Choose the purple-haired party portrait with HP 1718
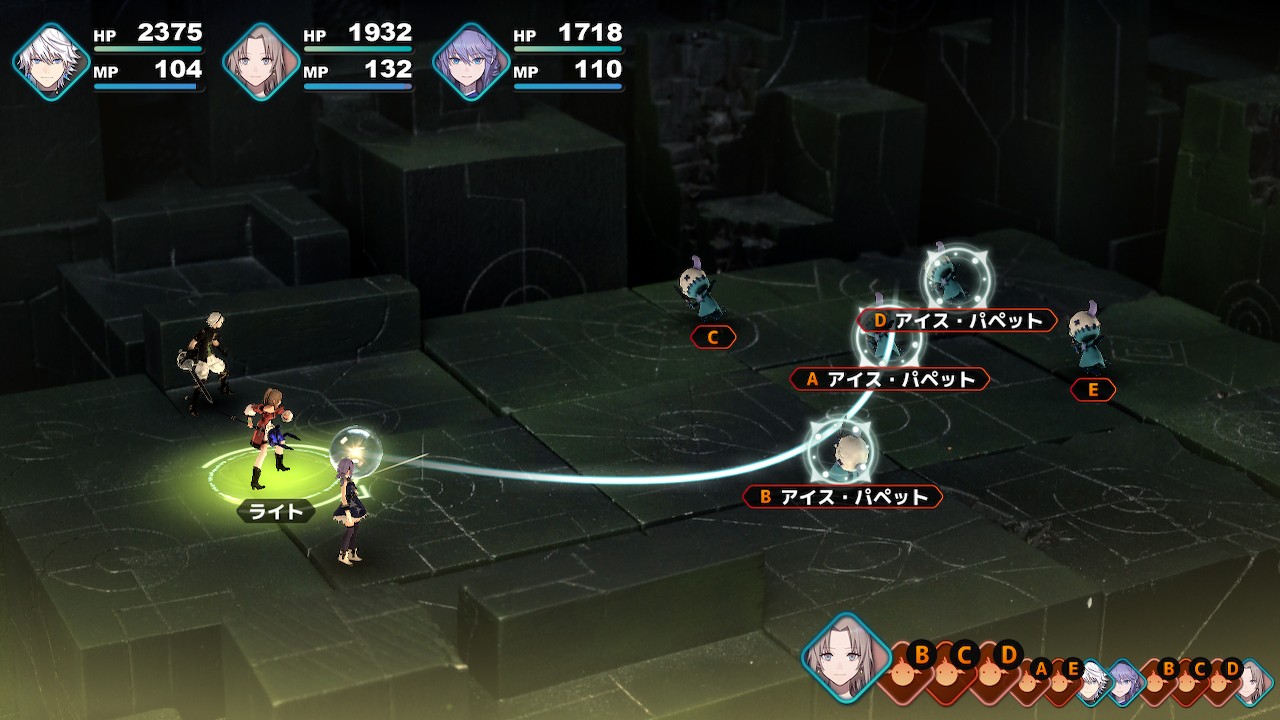1280x720 pixels. coord(471,61)
